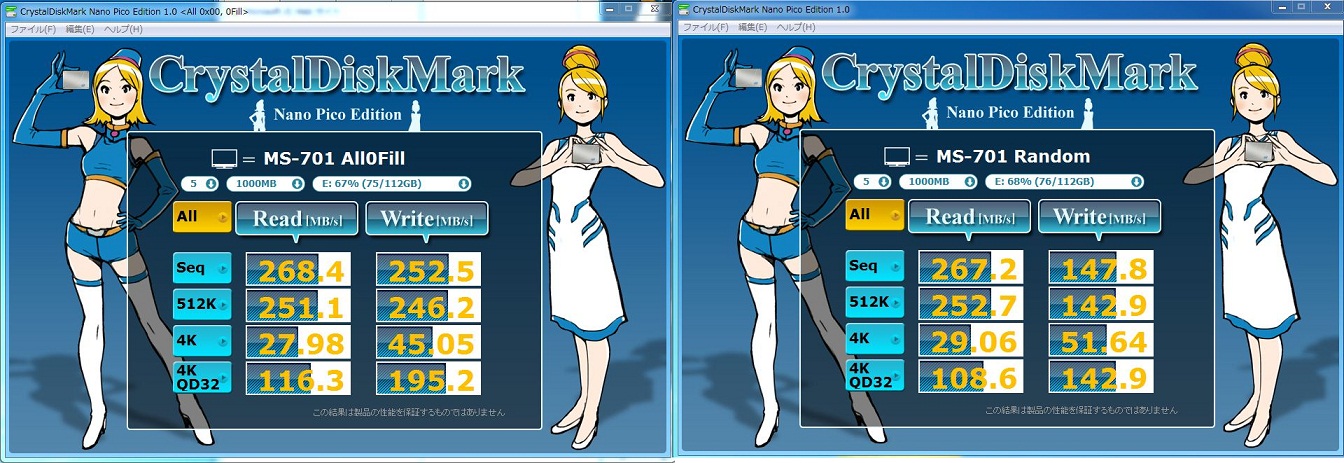Run the 512K test in the MS-701 Random window

[x=874, y=302]
